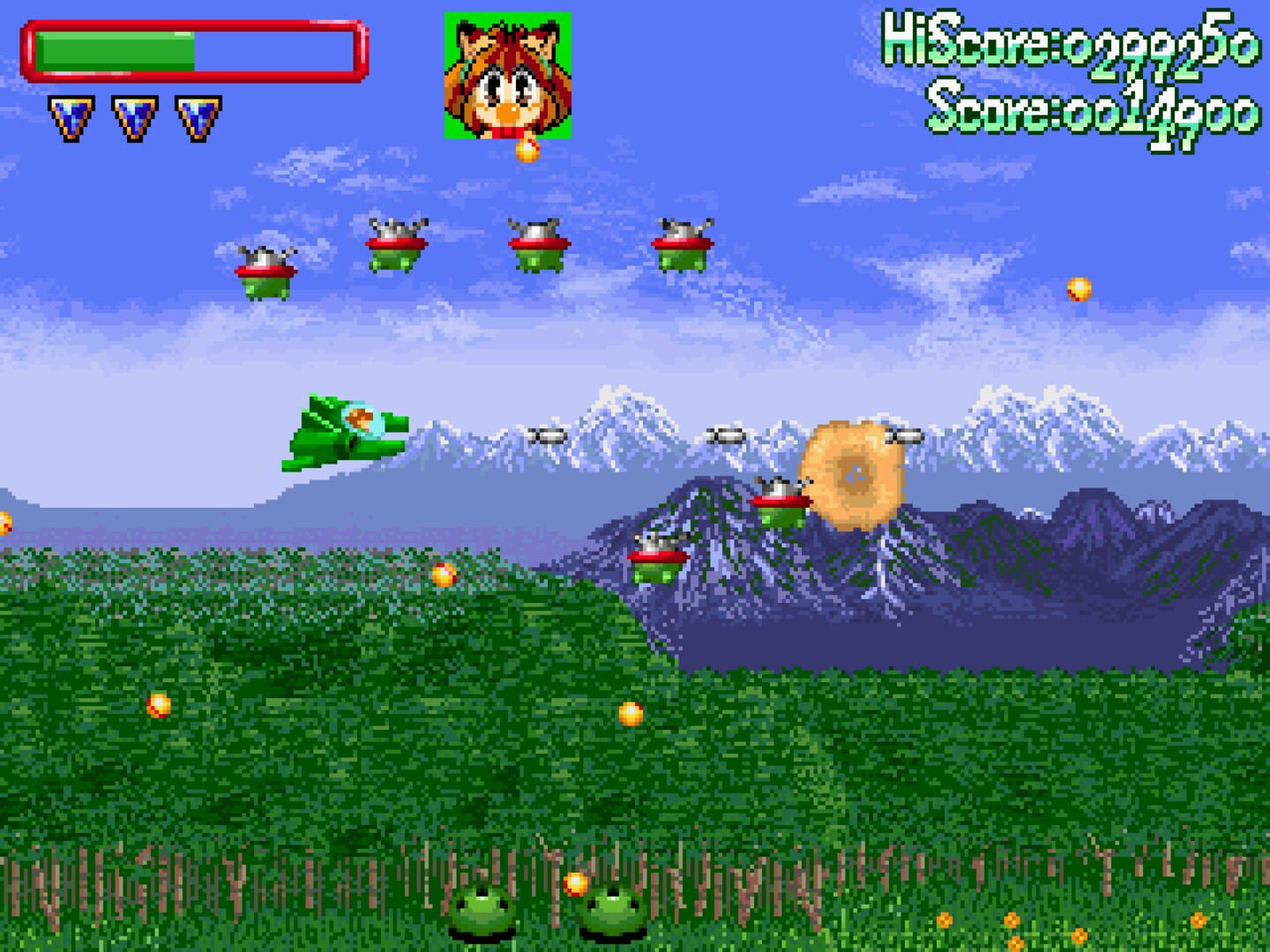Click the green player jet ship
1270x952 pixels.
click(344, 432)
